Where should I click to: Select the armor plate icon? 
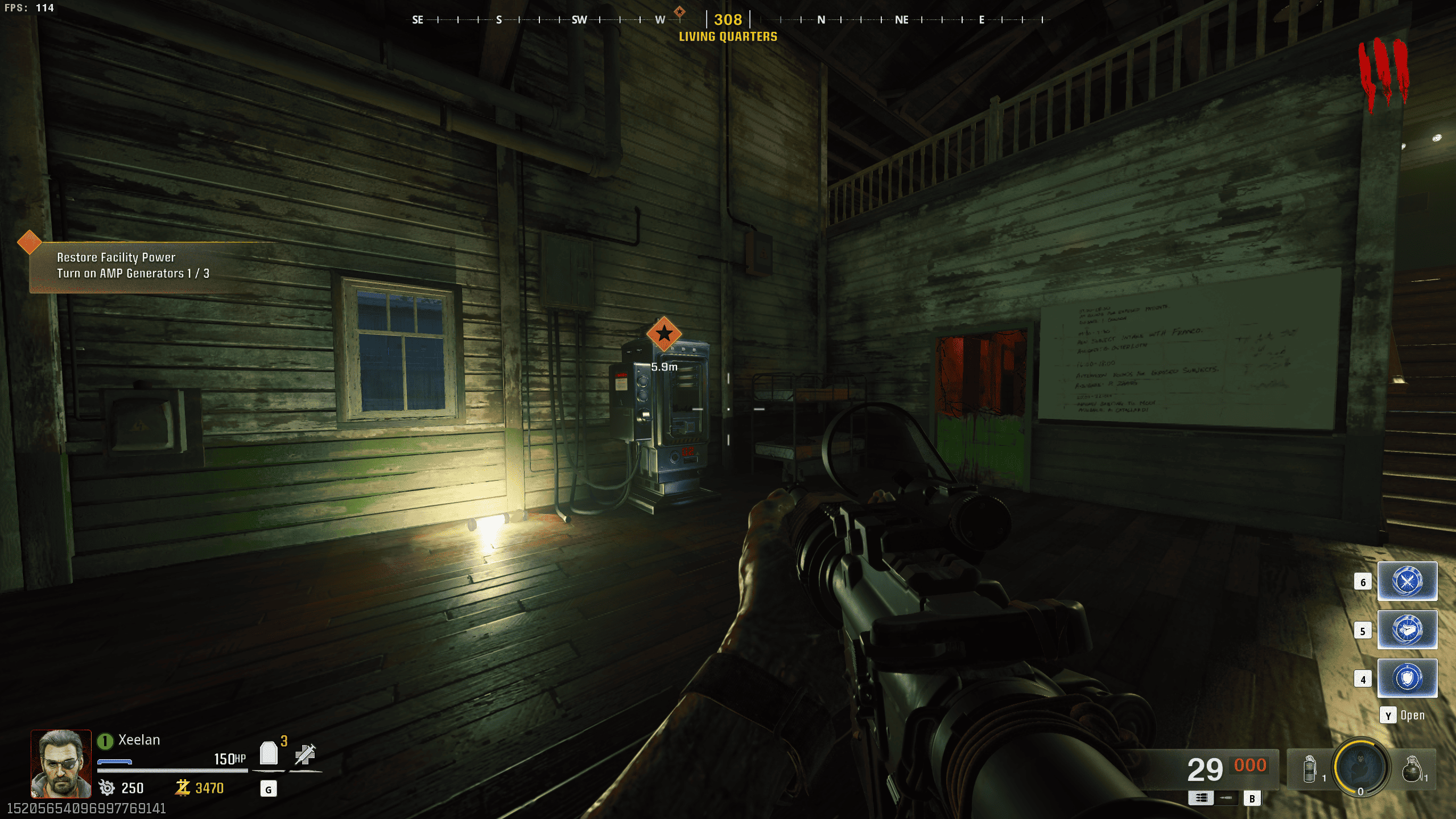point(269,754)
